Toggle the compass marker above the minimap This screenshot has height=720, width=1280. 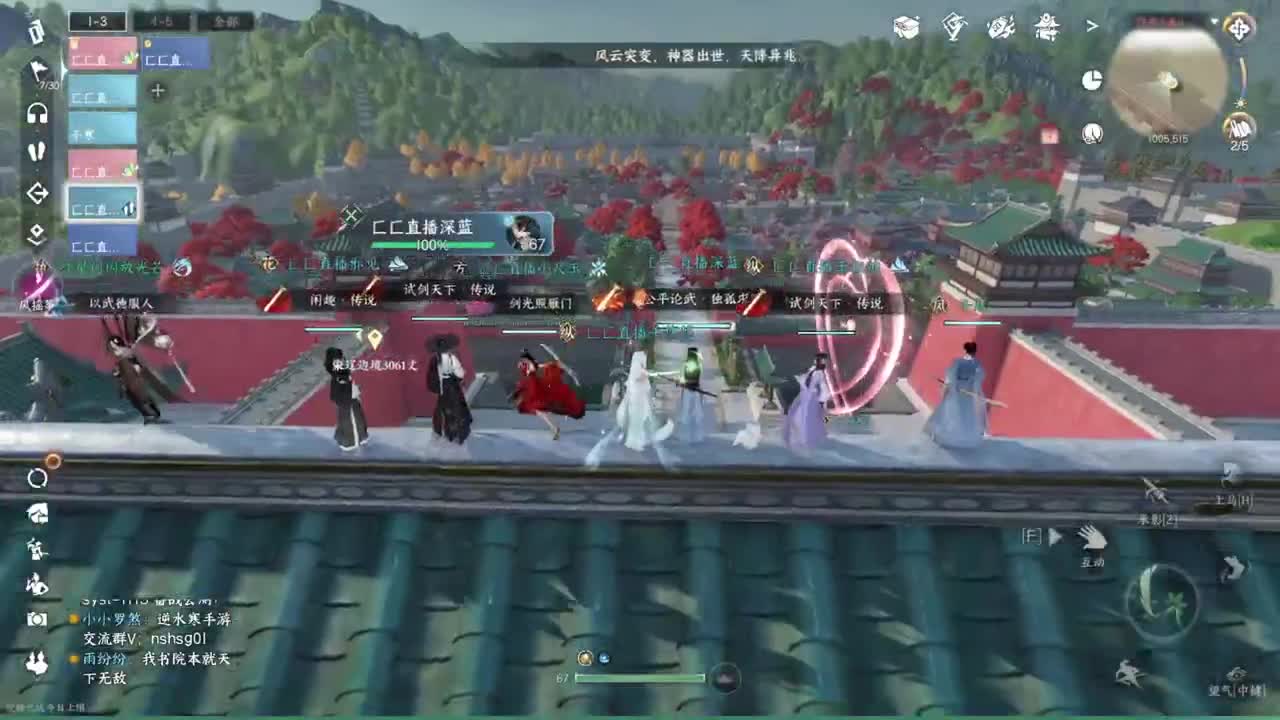[1239, 30]
